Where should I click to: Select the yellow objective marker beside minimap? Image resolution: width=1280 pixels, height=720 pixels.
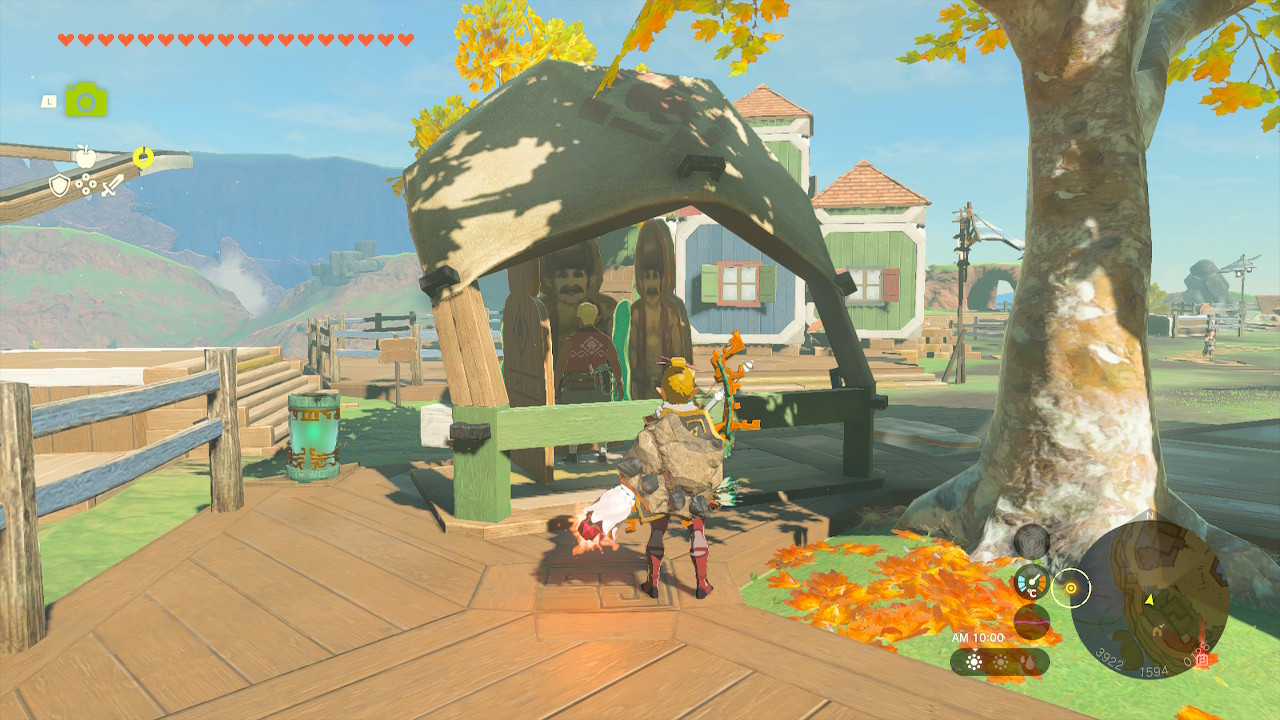pos(1071,587)
